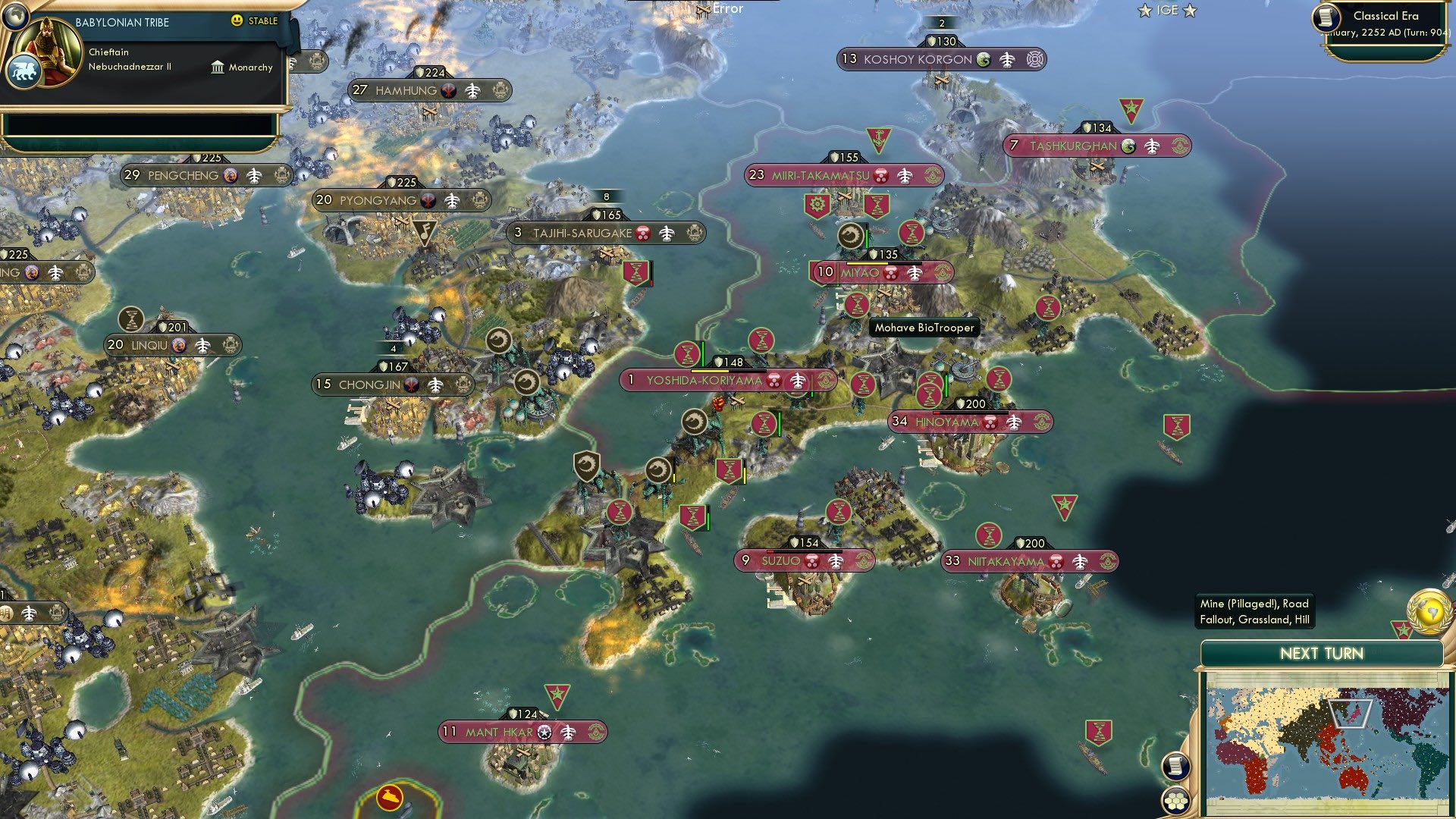Screen dimensions: 1456x819
Task: Click the Koshoy Korgon city banner
Action: coord(918,60)
